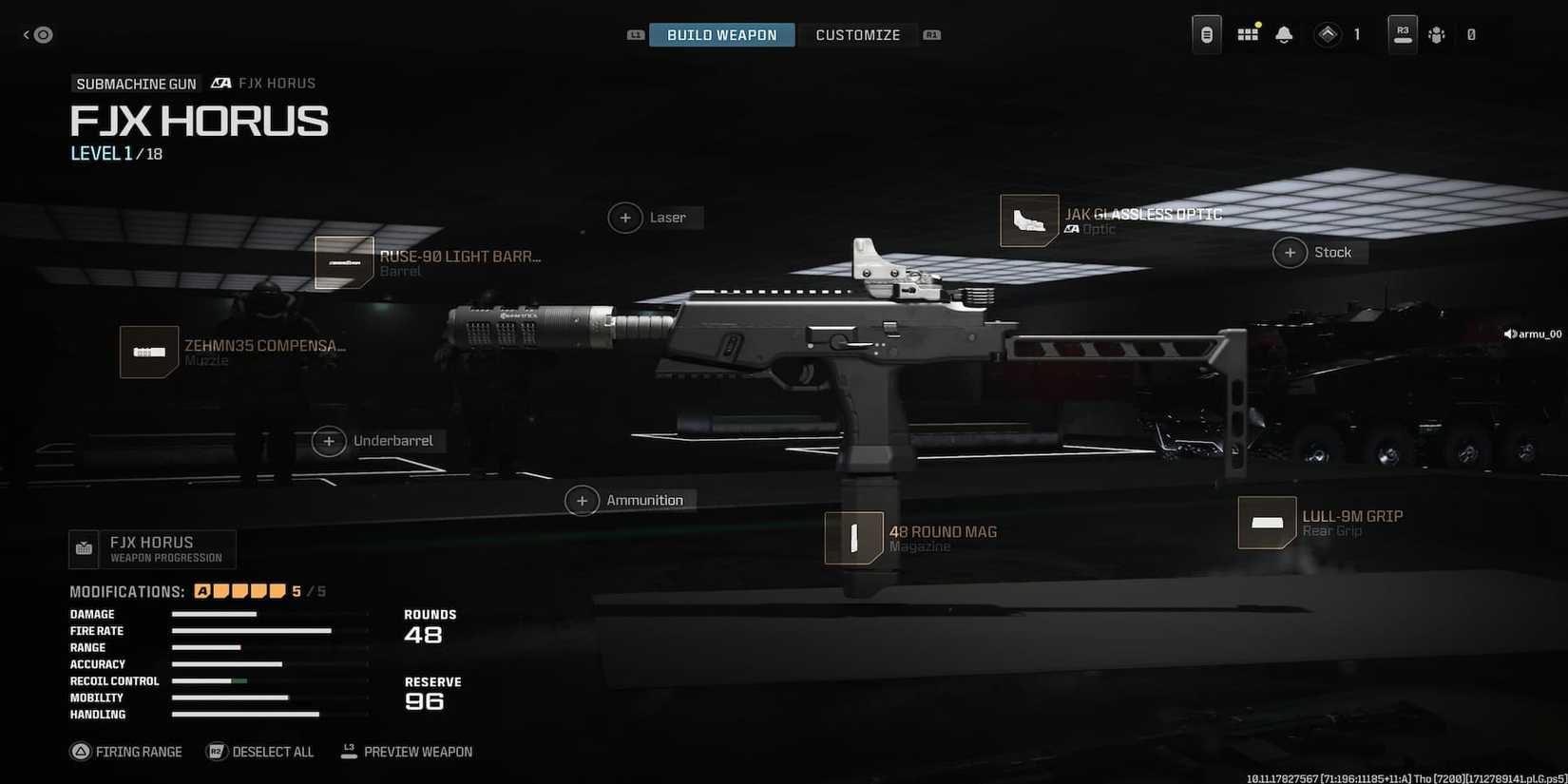Open the FJX Horus Weapon Progression panel
Viewport: 1568px width, 784px height.
click(x=152, y=549)
